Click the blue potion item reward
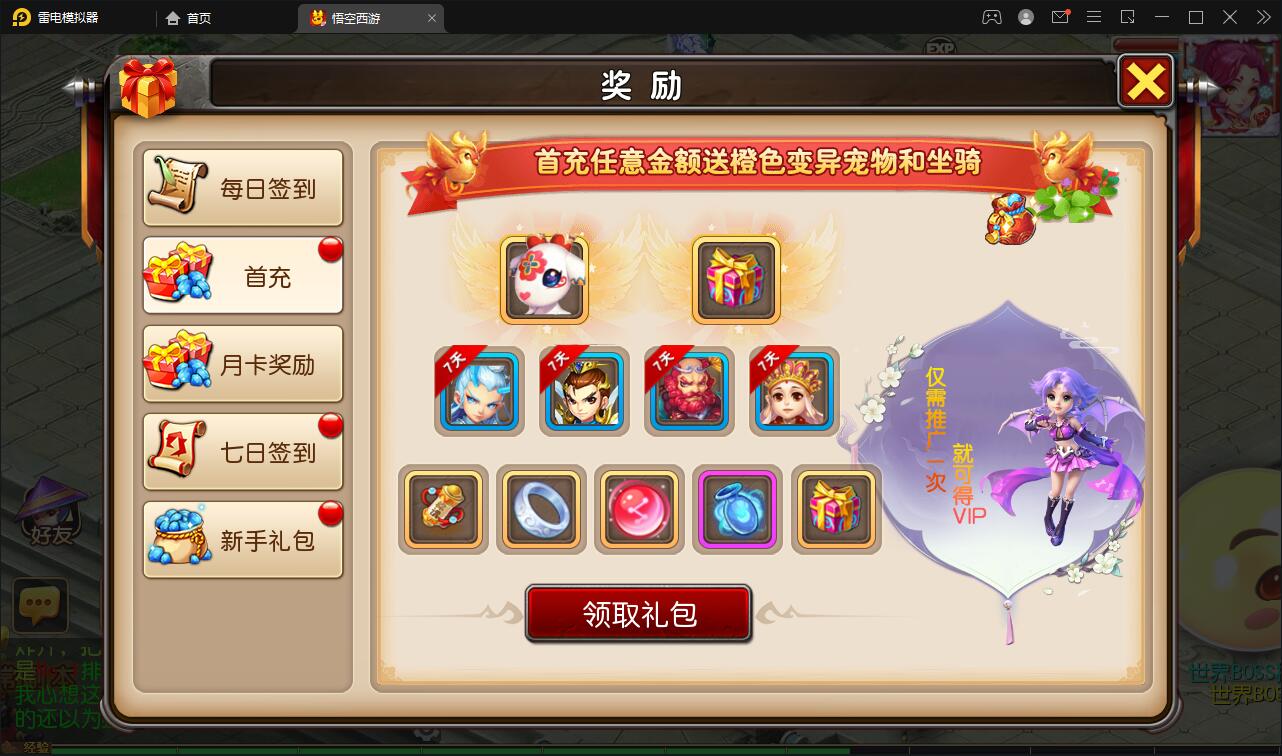 click(x=737, y=510)
